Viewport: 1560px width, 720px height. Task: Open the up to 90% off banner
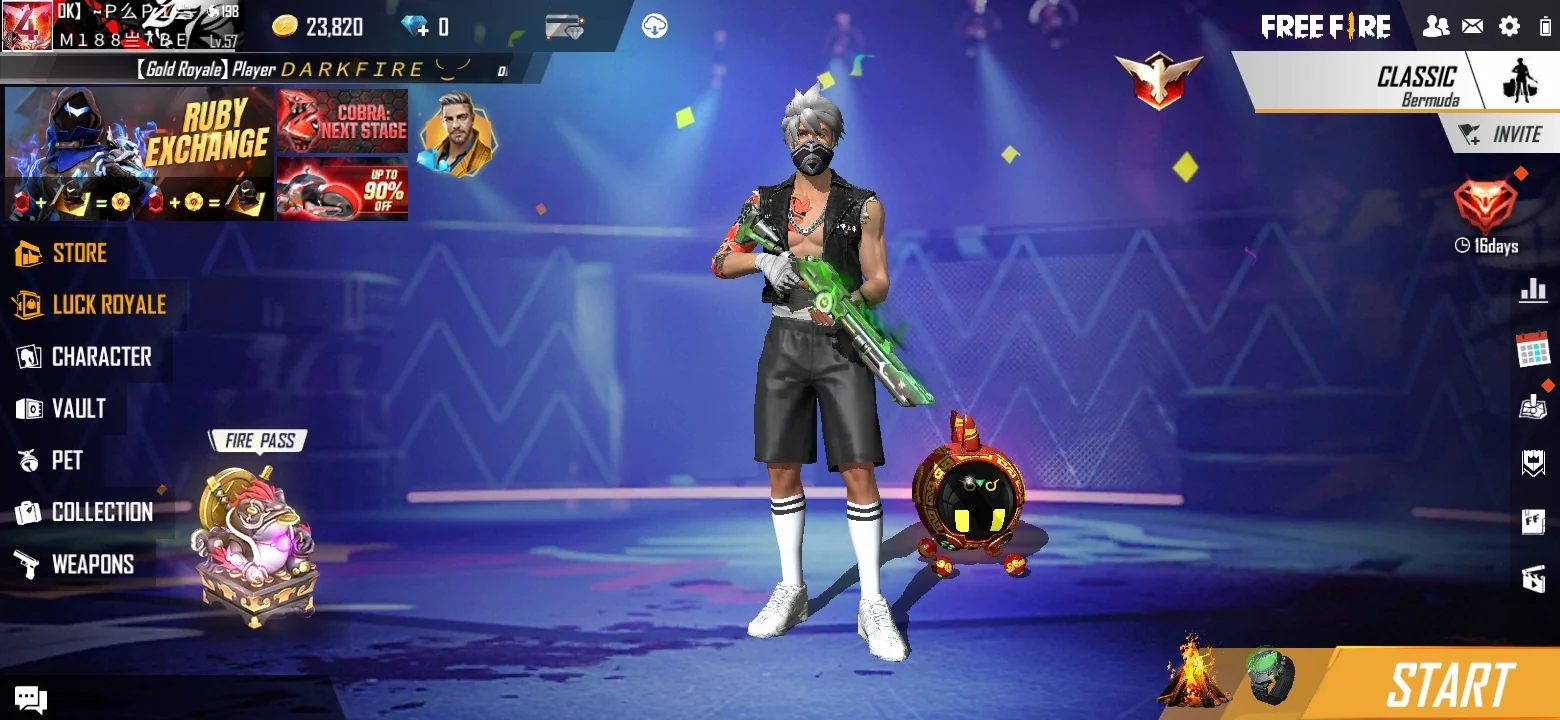pyautogui.click(x=342, y=188)
